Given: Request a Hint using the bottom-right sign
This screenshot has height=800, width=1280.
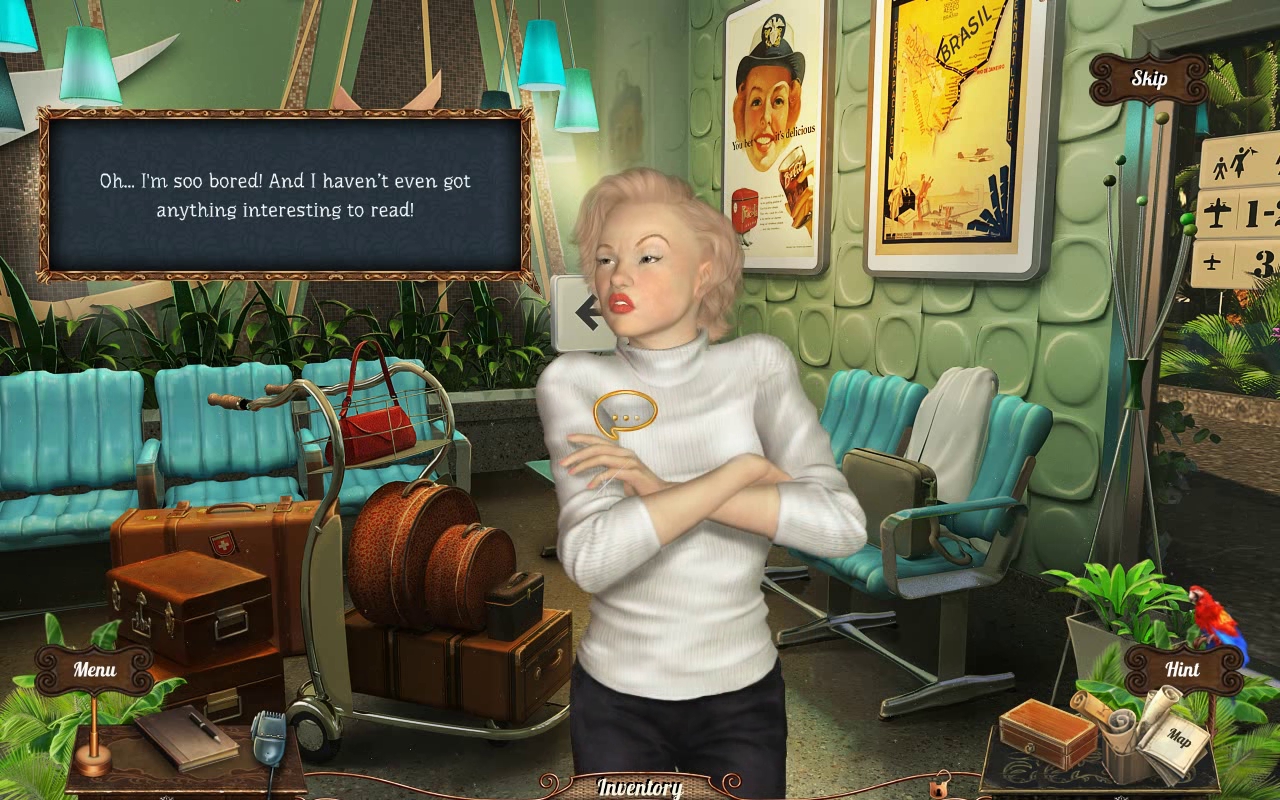Looking at the screenshot, I should pyautogui.click(x=1183, y=670).
